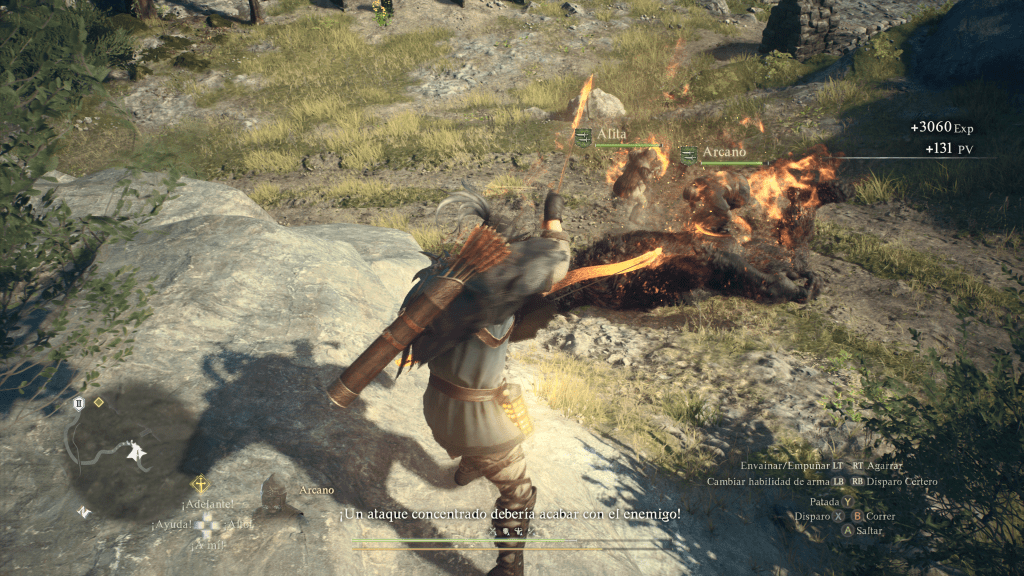
Task: Choose the ¡Ayuda! pawn command
Action: point(172,524)
